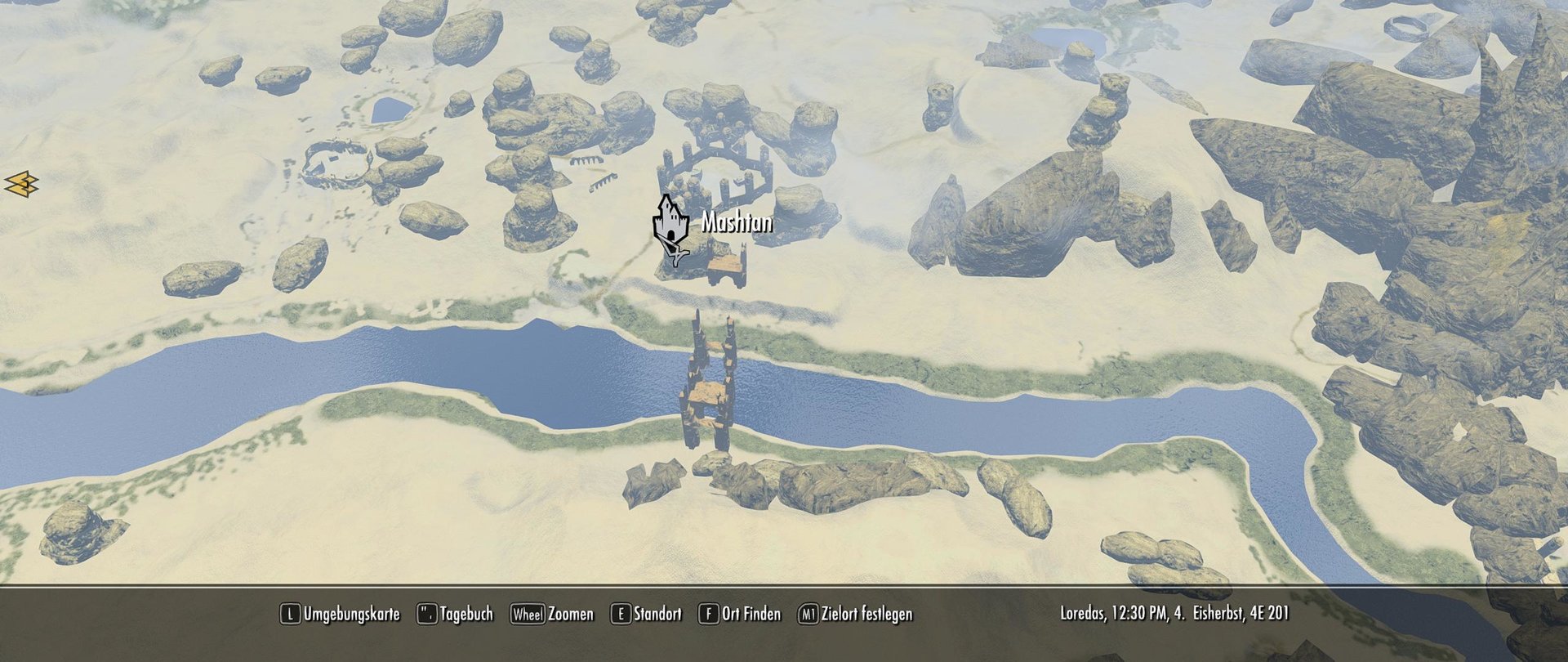The image size is (1568, 662).
Task: Center map on Standort
Action: click(x=647, y=614)
